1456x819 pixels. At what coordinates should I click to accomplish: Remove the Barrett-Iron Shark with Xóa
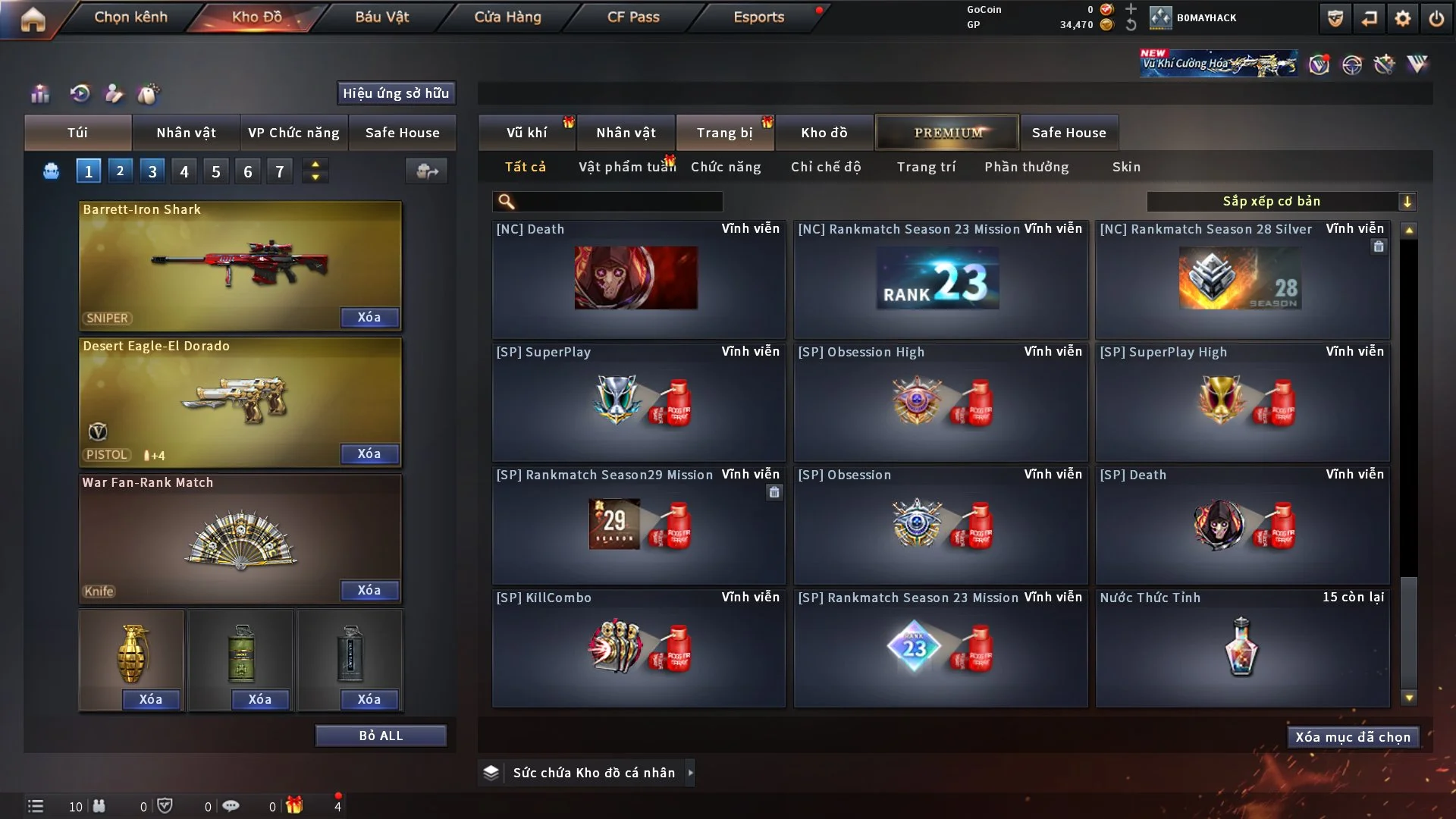click(369, 317)
